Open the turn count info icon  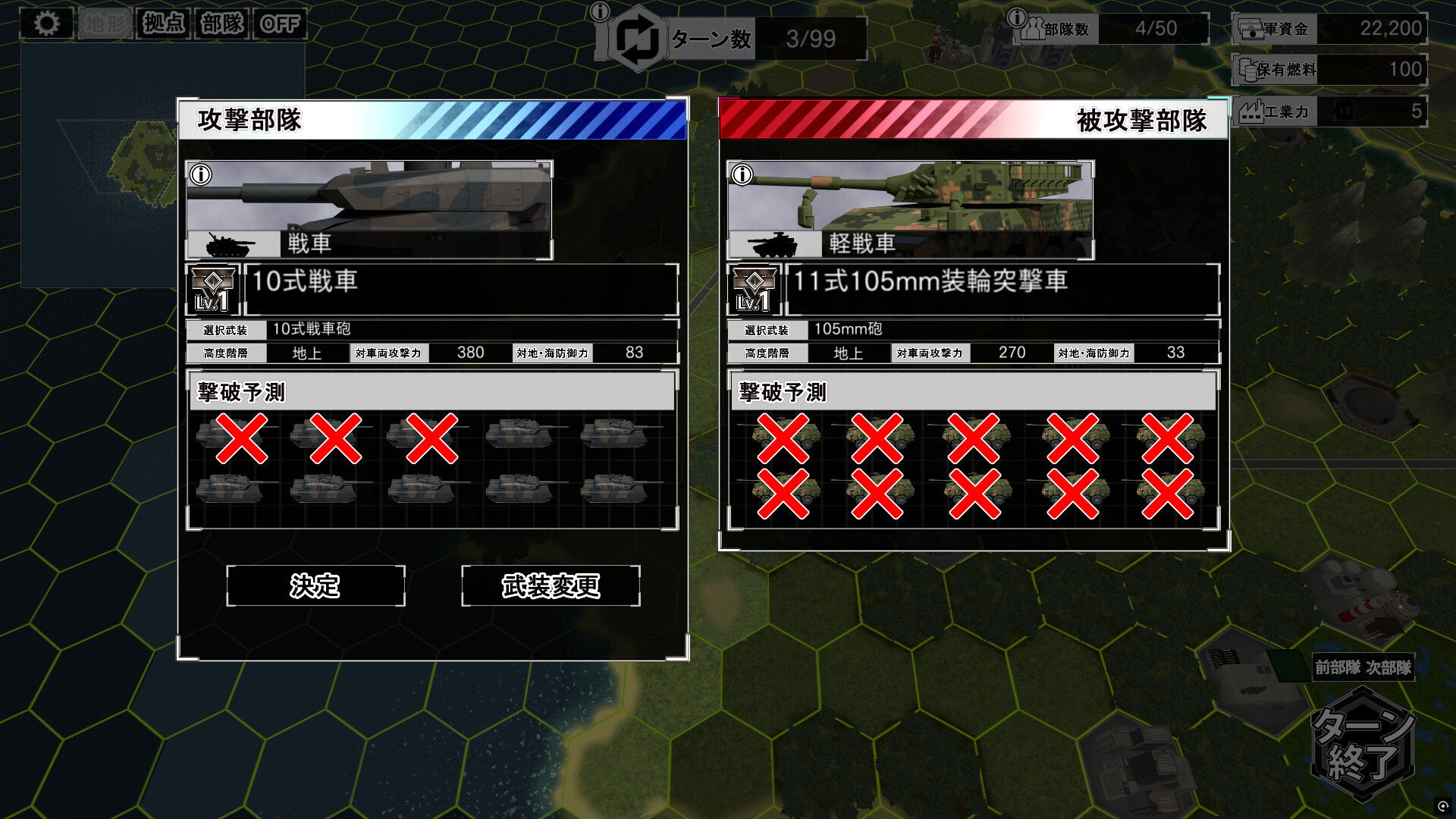(x=600, y=11)
